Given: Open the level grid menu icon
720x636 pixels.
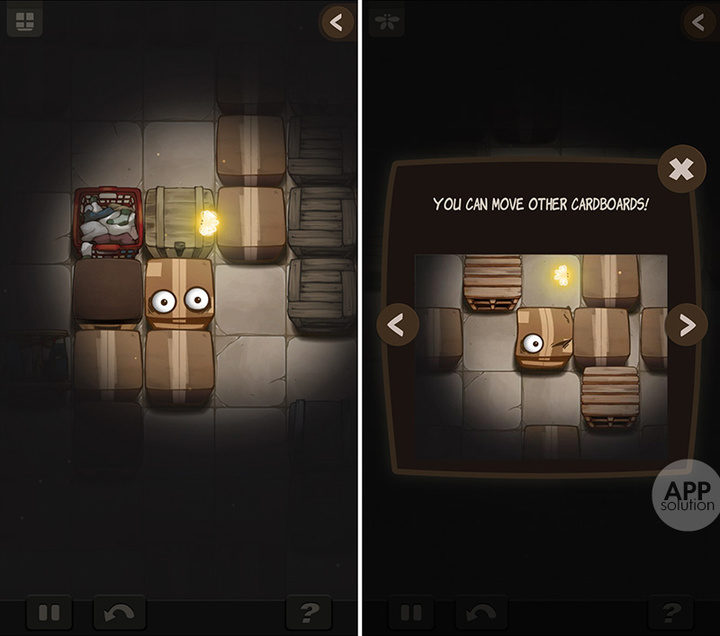Looking at the screenshot, I should pos(24,19).
